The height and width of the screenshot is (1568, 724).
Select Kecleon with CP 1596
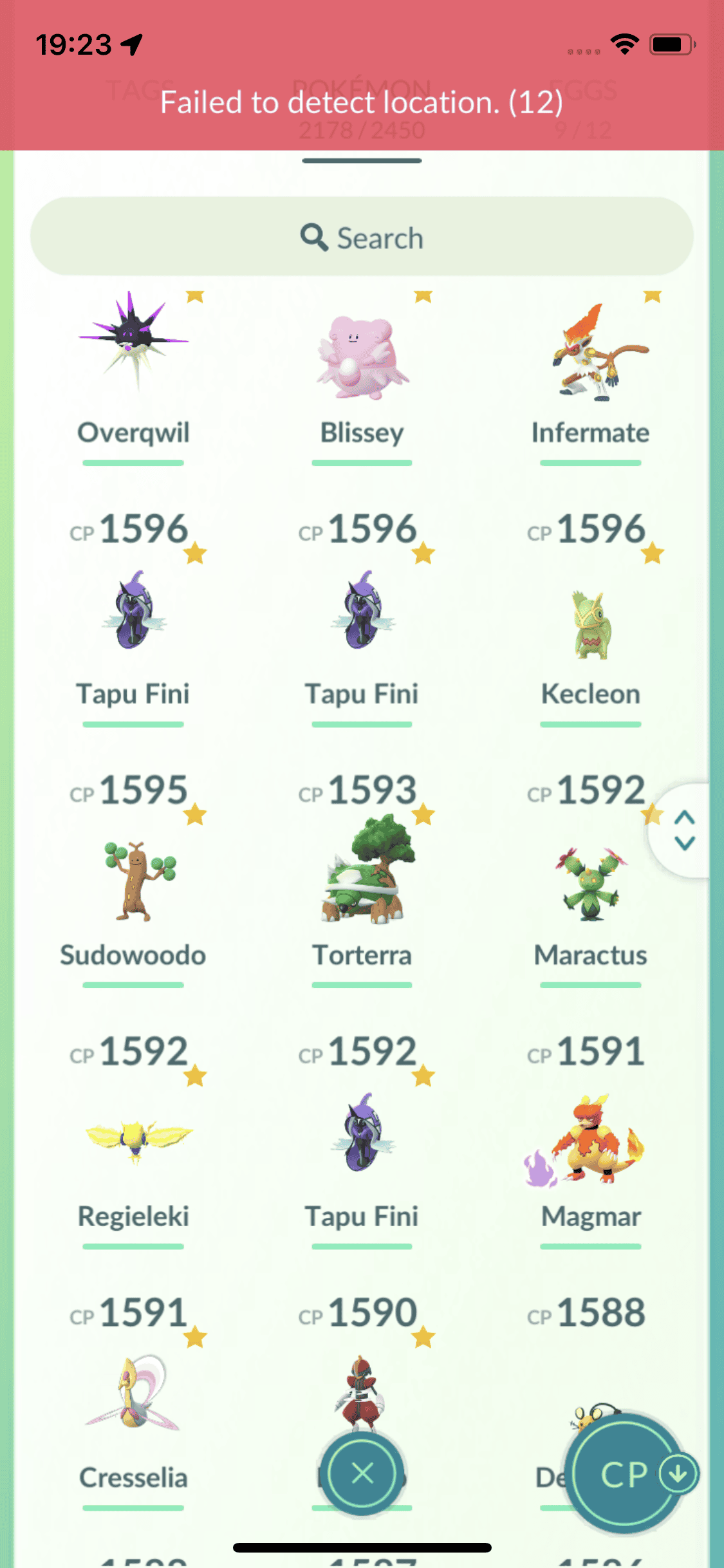pos(590,624)
